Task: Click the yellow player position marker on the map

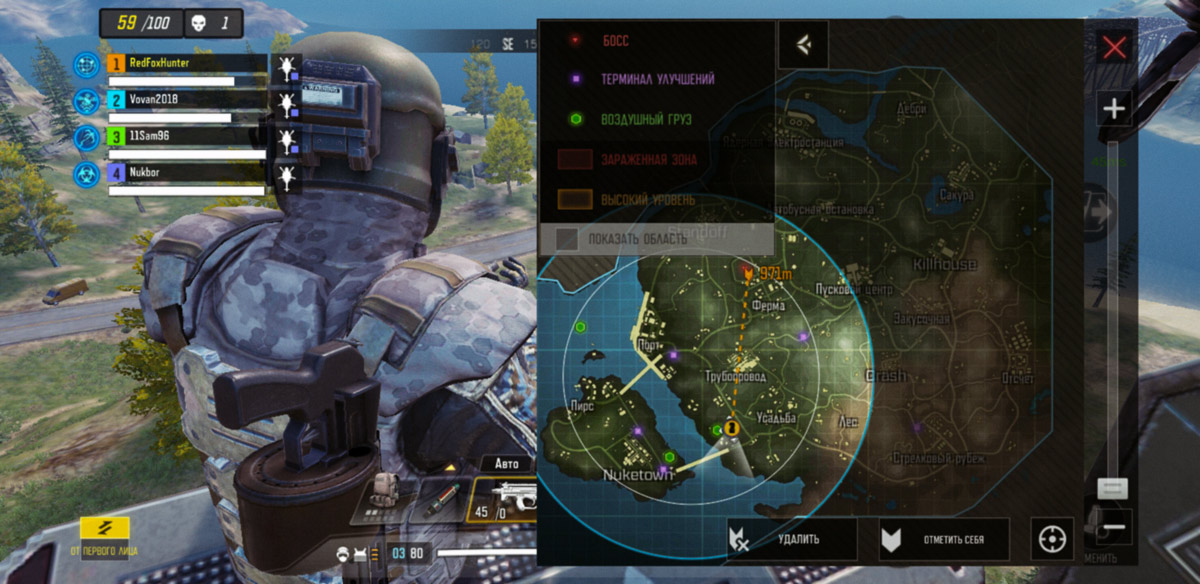Action: pos(732,428)
